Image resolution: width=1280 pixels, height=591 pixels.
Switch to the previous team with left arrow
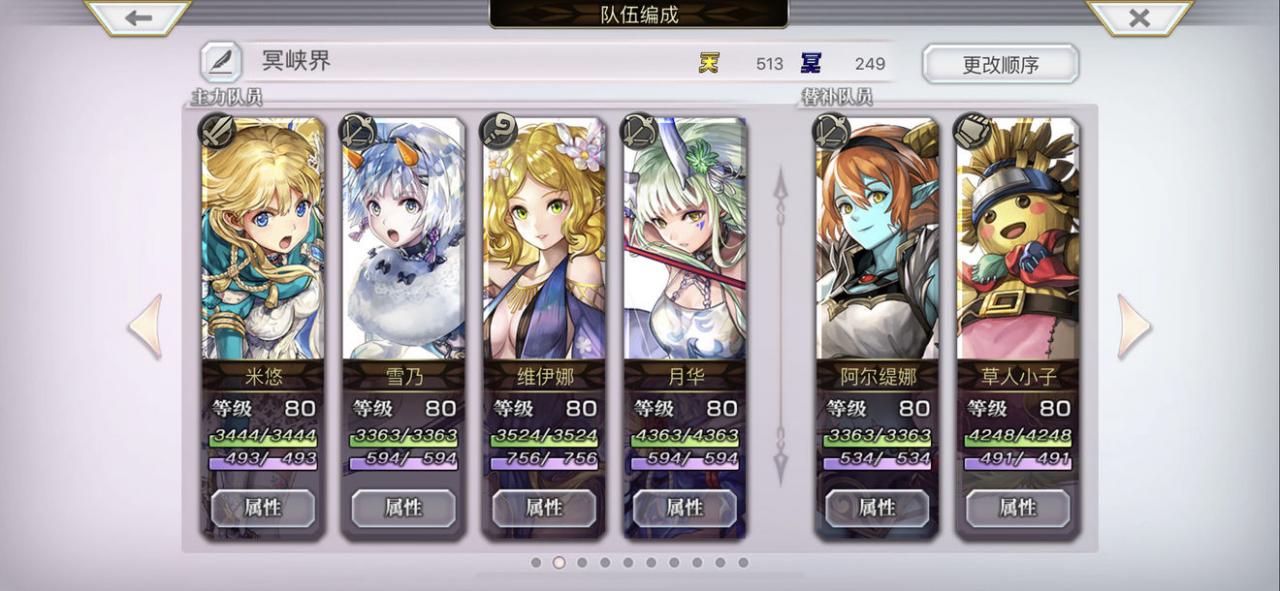146,326
